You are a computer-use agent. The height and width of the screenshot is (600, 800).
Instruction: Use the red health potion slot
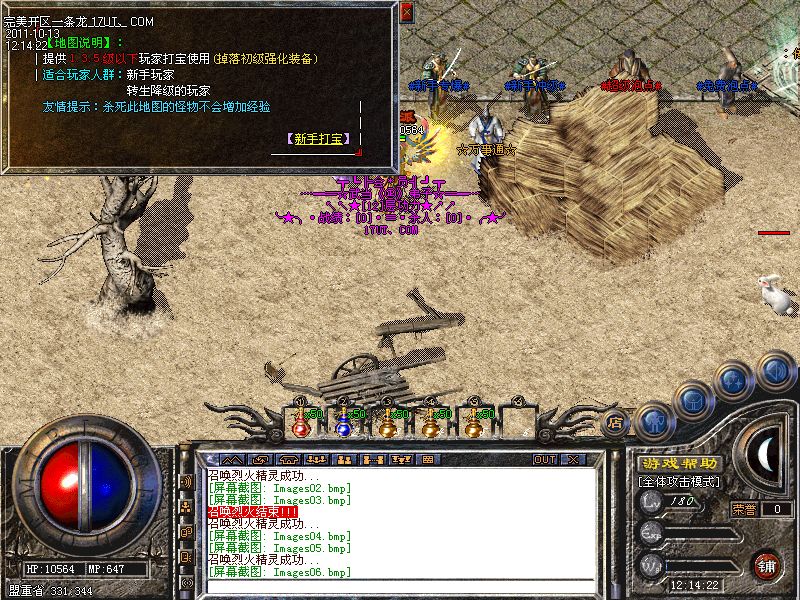coord(301,423)
